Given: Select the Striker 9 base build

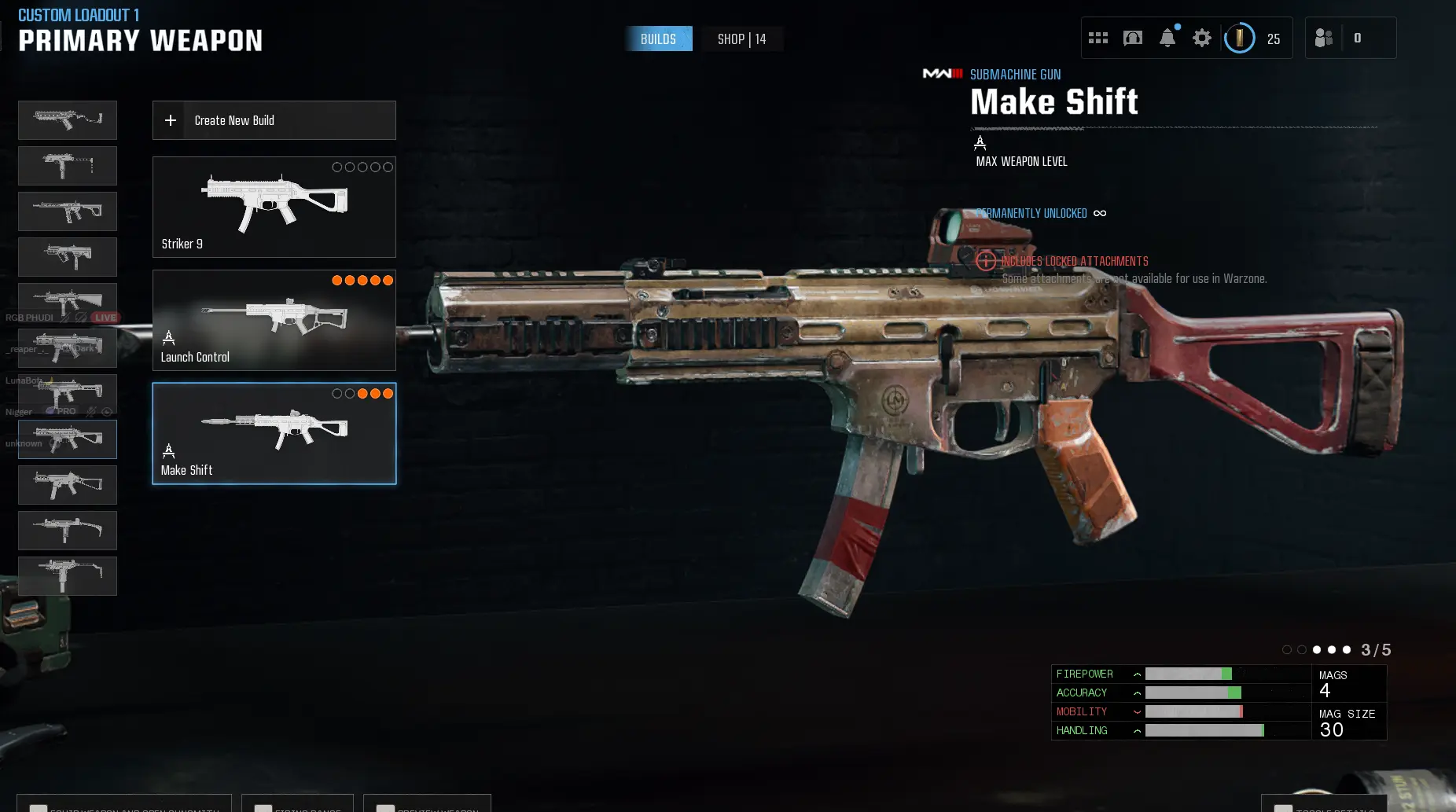Looking at the screenshot, I should click(x=274, y=207).
